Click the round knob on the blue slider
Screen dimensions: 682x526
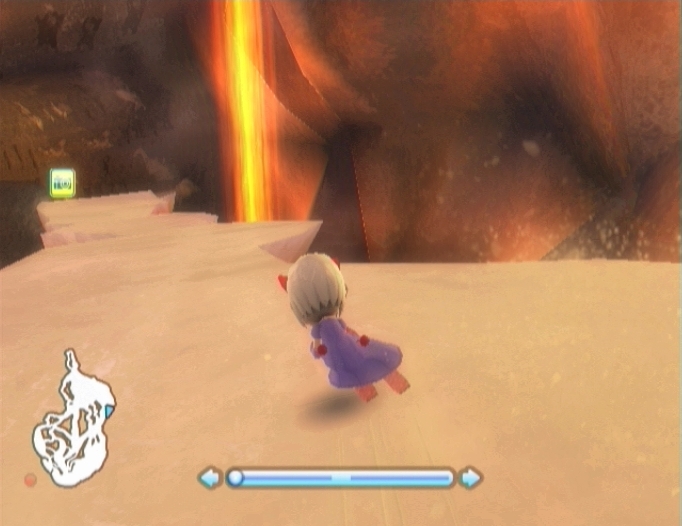click(x=236, y=478)
